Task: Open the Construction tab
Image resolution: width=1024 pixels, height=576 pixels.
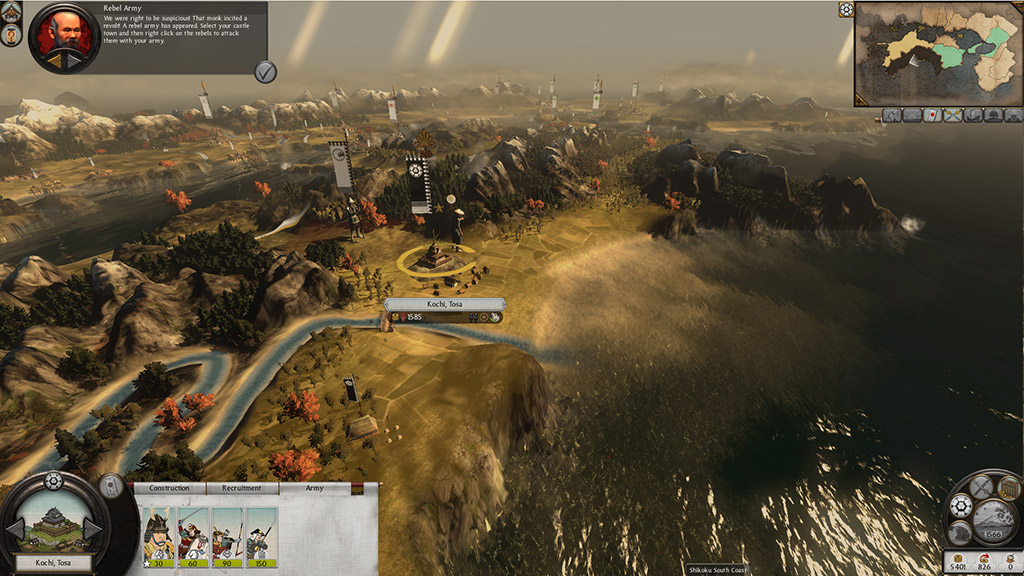Action: click(x=169, y=488)
